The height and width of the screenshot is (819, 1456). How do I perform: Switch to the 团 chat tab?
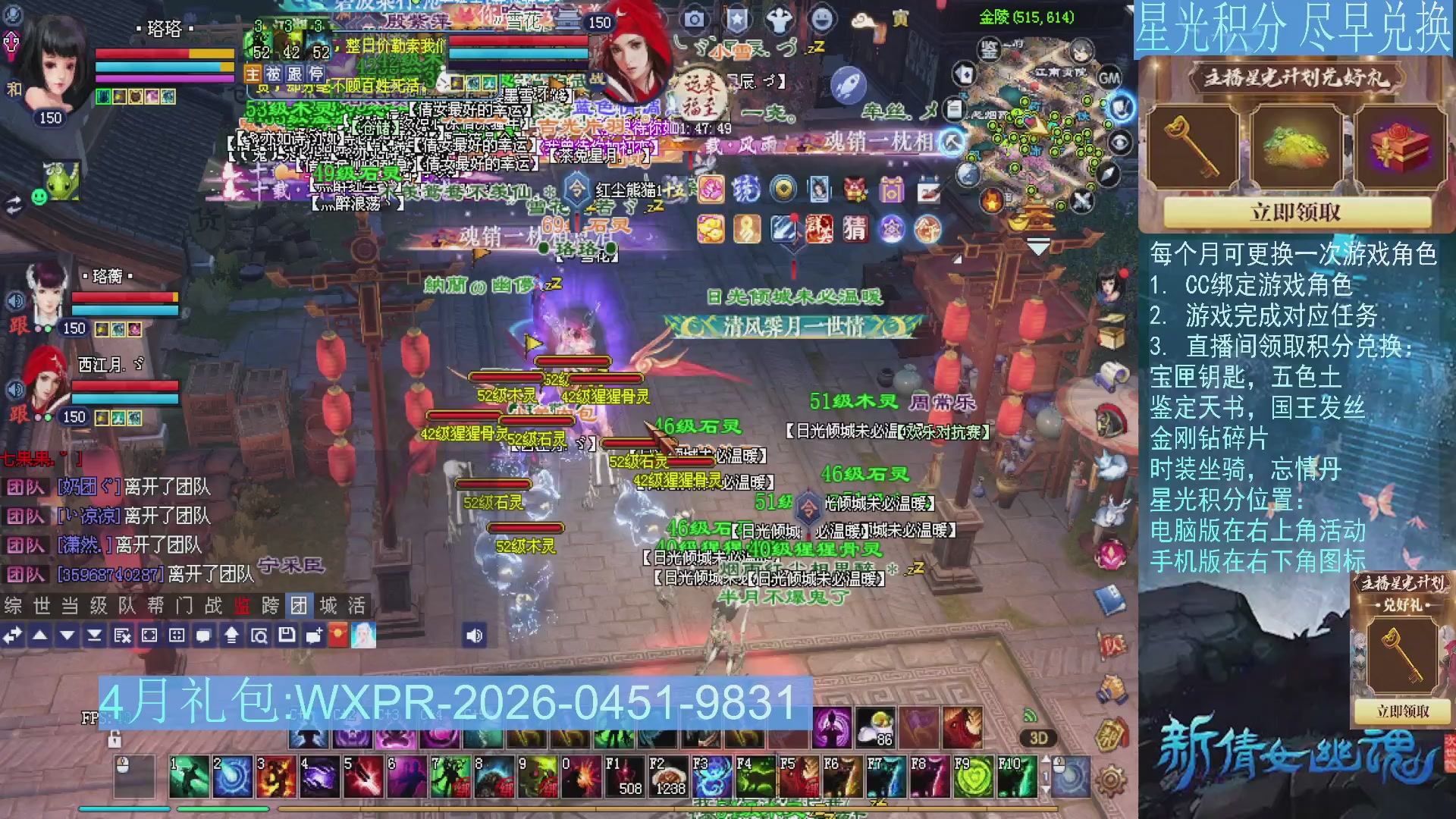coord(300,605)
